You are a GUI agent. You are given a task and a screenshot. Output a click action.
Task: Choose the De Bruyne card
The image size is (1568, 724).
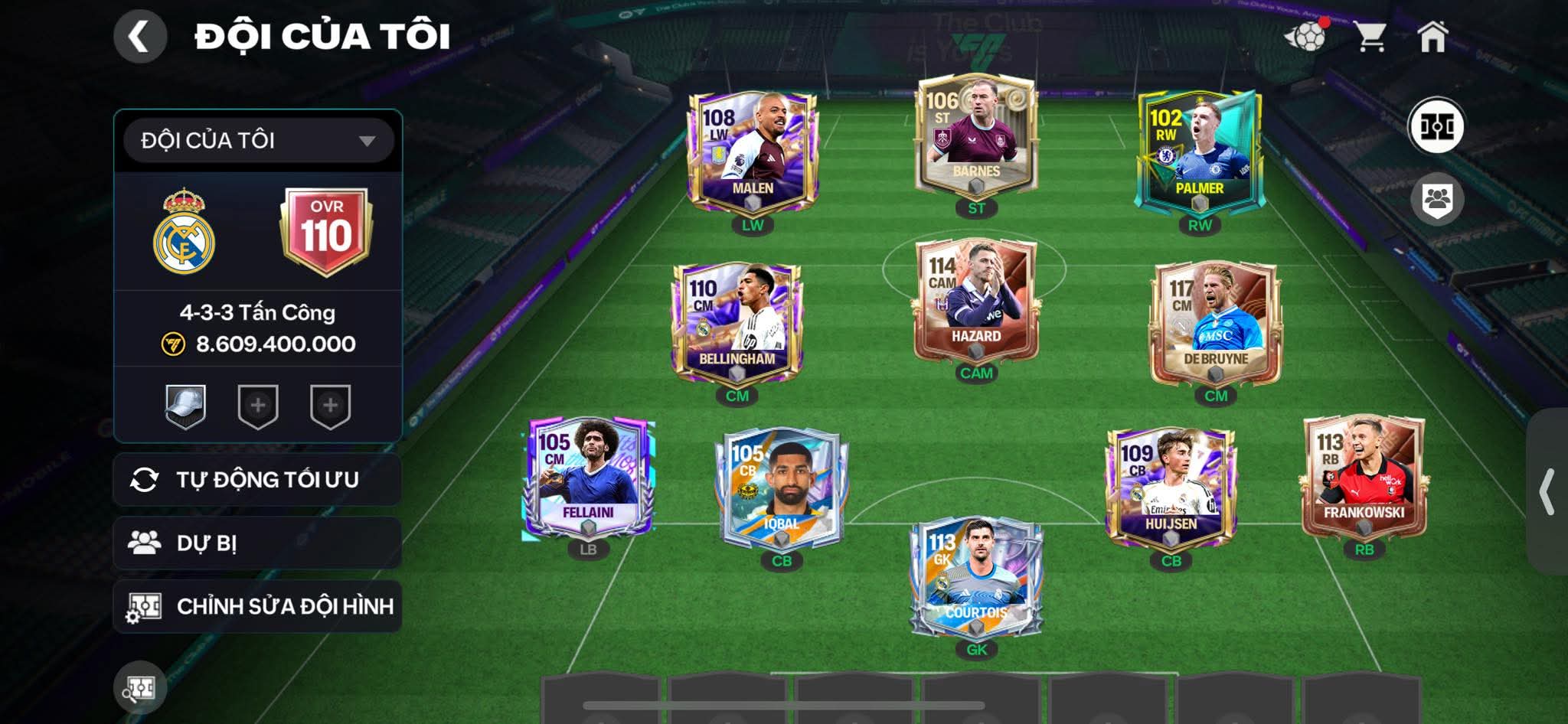tap(1216, 323)
